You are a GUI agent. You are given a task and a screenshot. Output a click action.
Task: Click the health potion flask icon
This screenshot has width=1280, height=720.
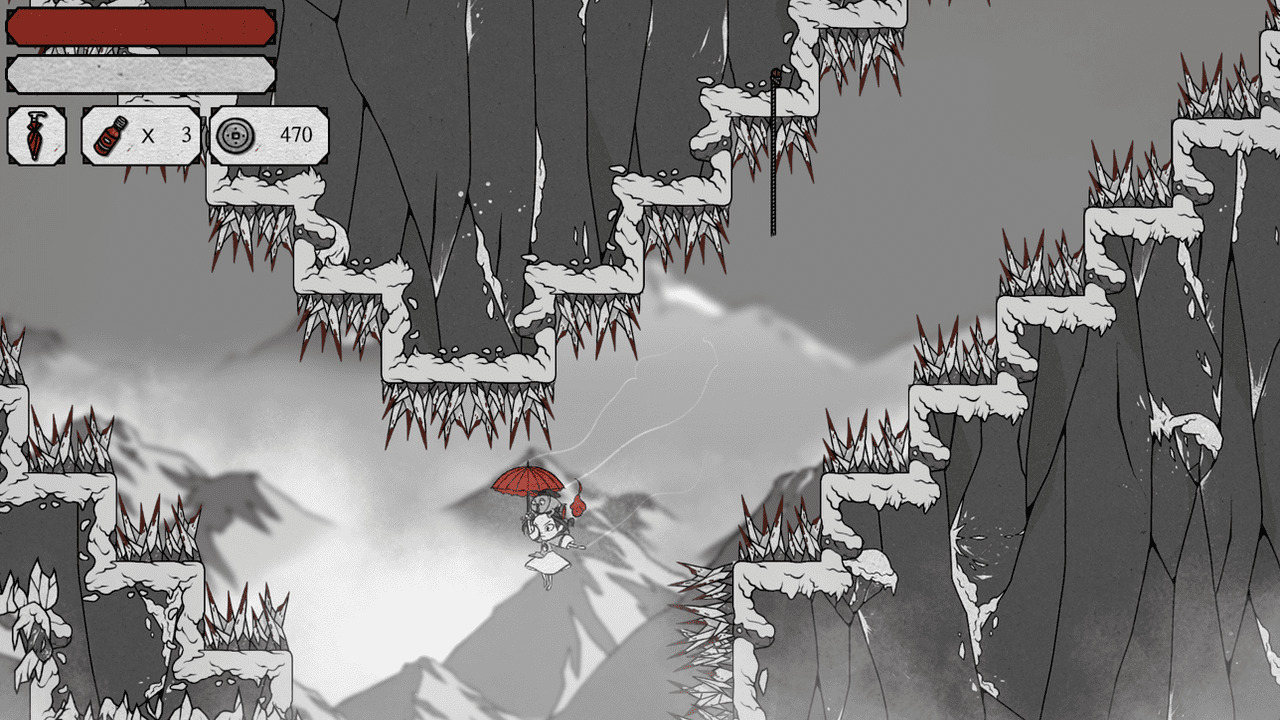point(112,133)
